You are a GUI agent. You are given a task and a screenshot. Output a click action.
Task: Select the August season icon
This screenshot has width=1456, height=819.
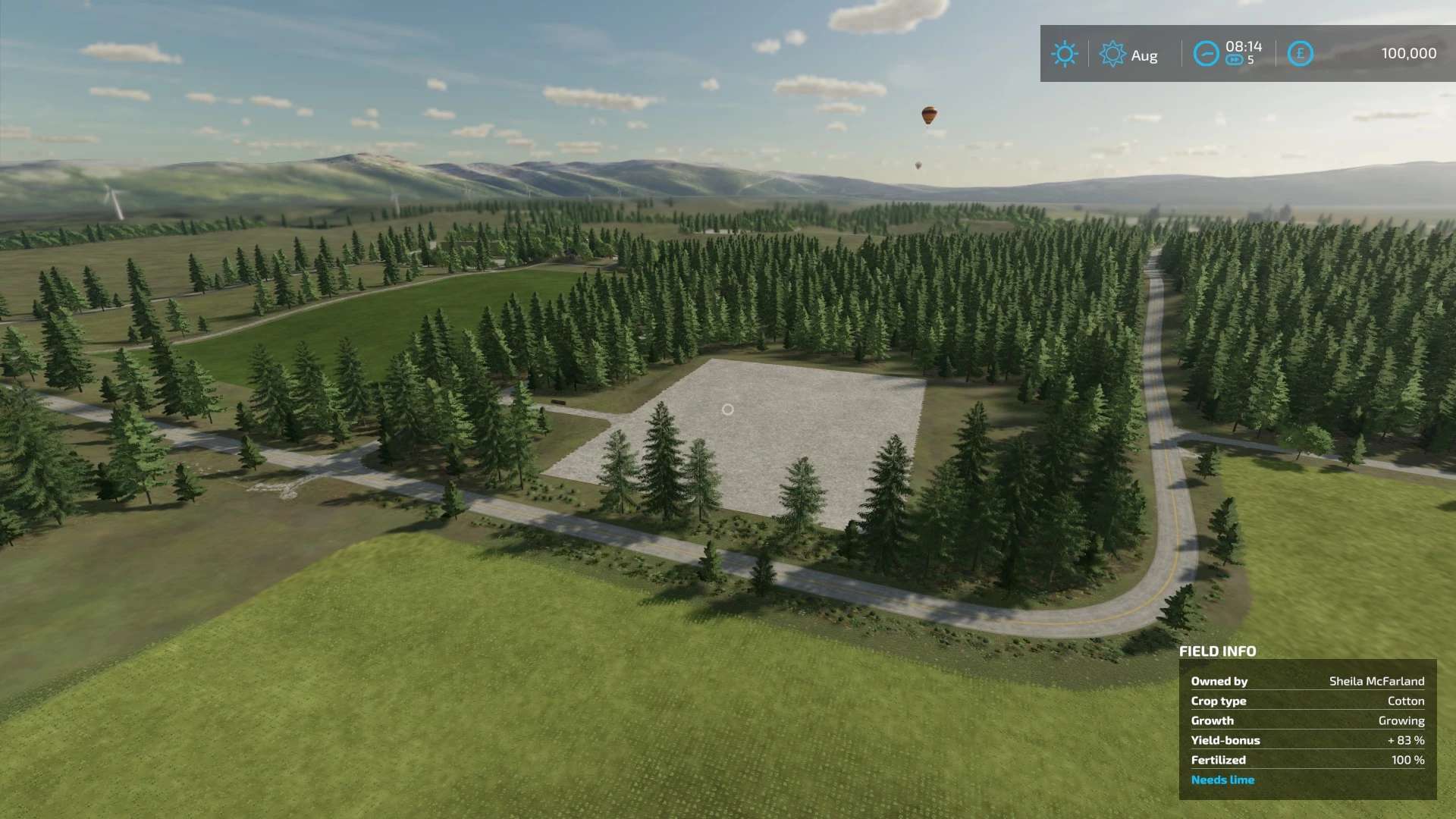(x=1112, y=54)
